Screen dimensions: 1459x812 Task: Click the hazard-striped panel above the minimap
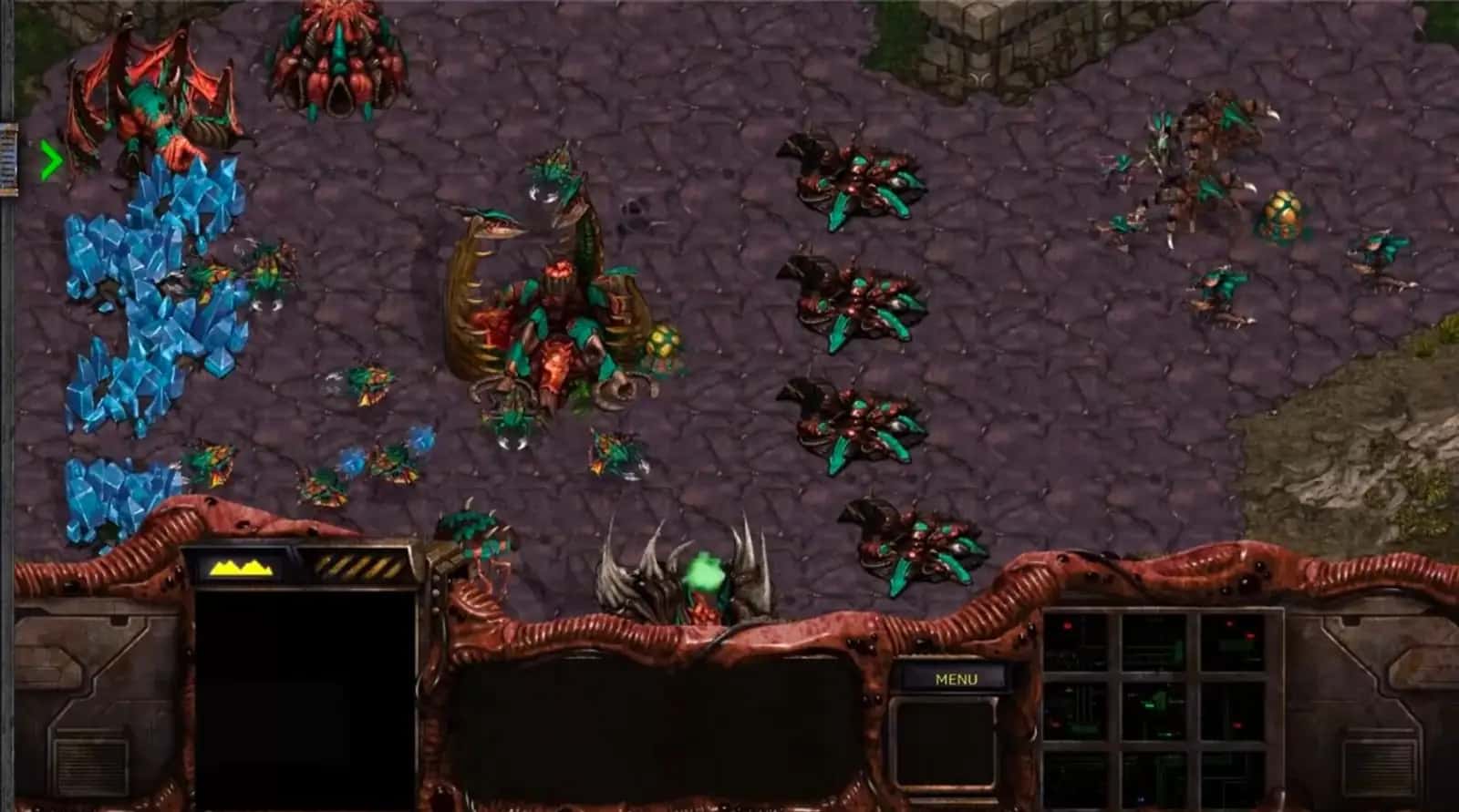coord(360,567)
